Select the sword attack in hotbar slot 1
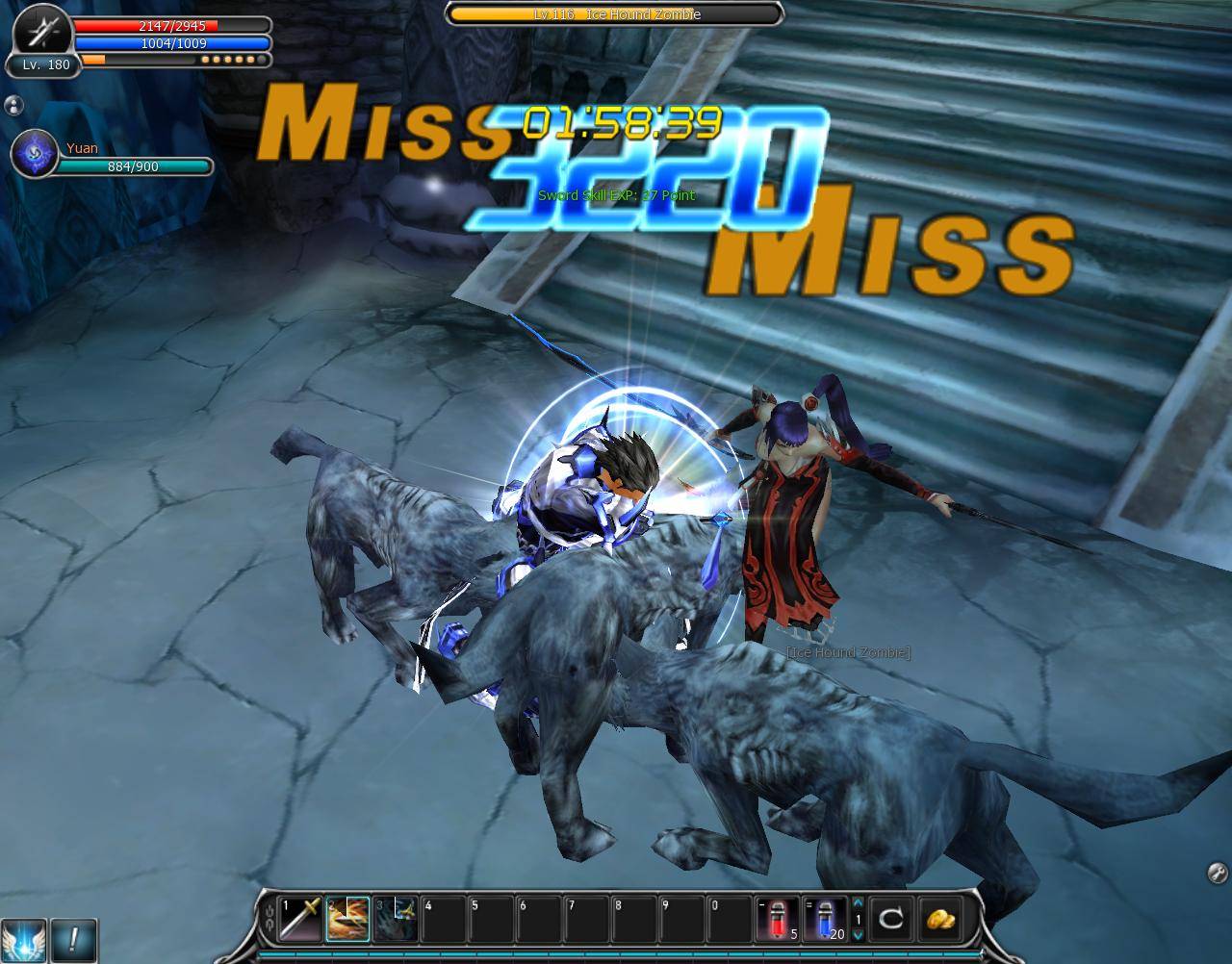 pyautogui.click(x=300, y=919)
